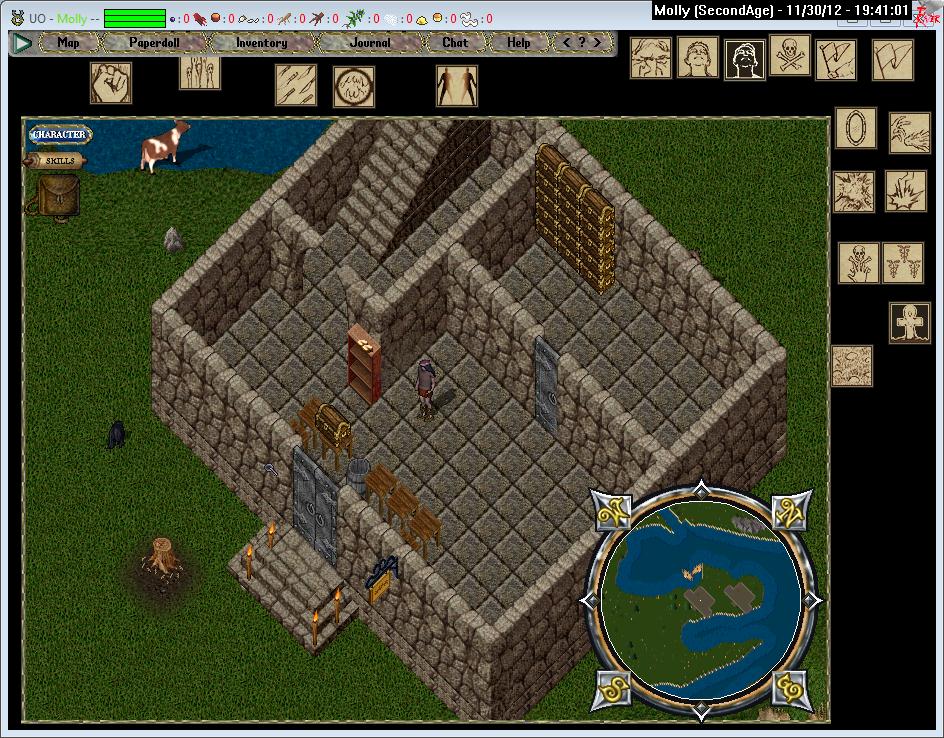The image size is (944, 738).
Task: Use the skull and crossbones icon
Action: (x=790, y=57)
